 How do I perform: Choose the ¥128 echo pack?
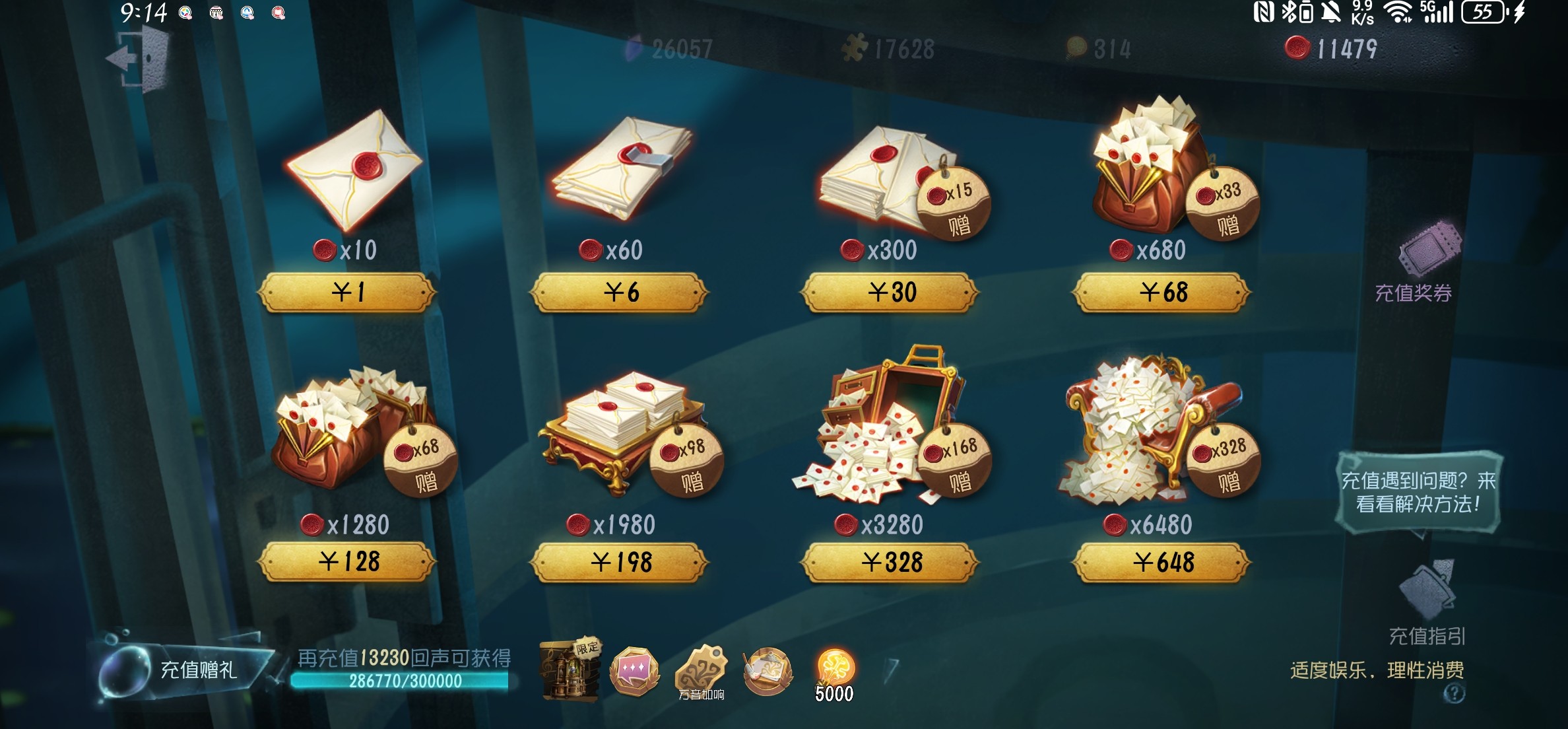tap(348, 562)
